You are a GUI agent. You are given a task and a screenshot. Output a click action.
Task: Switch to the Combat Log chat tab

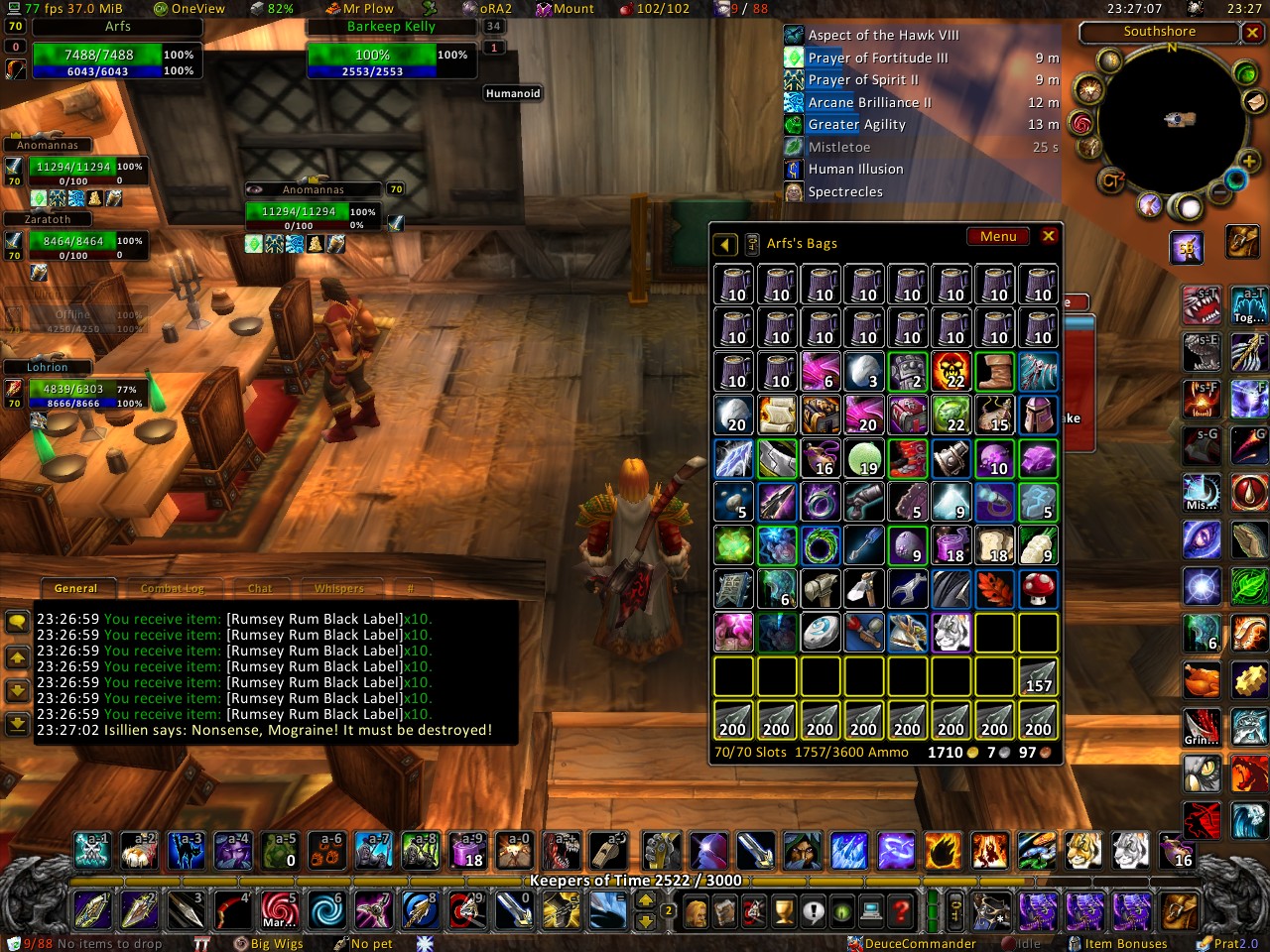click(x=173, y=588)
